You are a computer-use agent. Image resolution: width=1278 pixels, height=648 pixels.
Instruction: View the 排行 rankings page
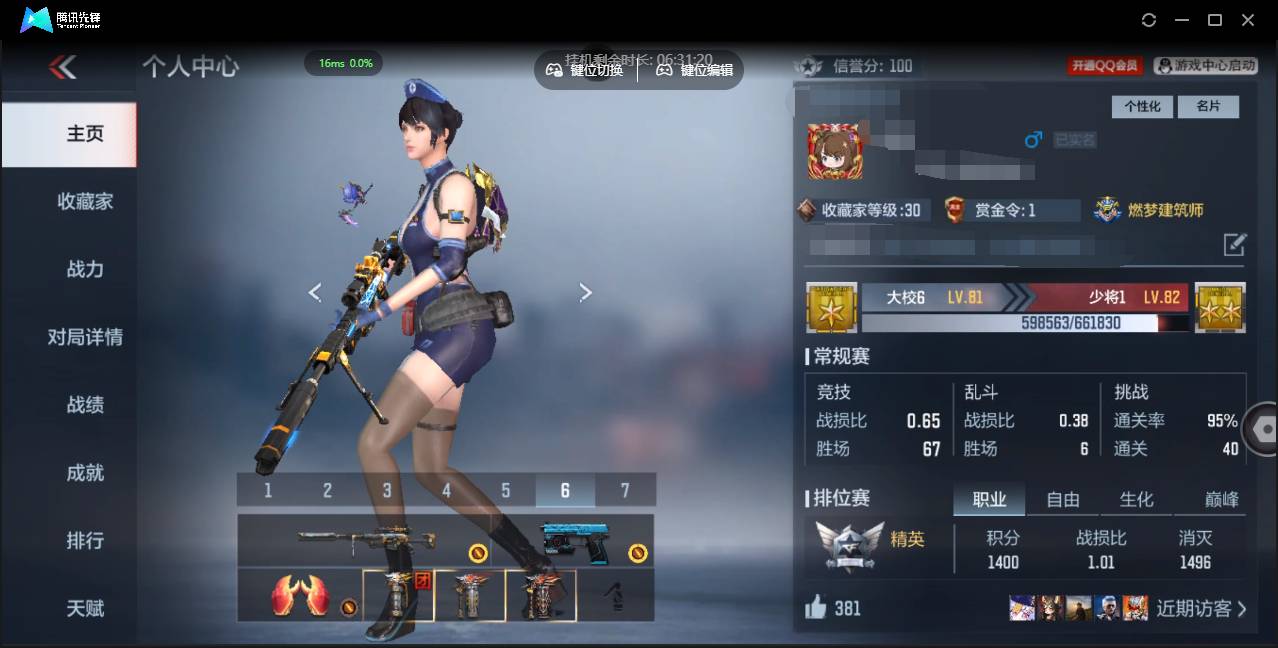(85, 541)
